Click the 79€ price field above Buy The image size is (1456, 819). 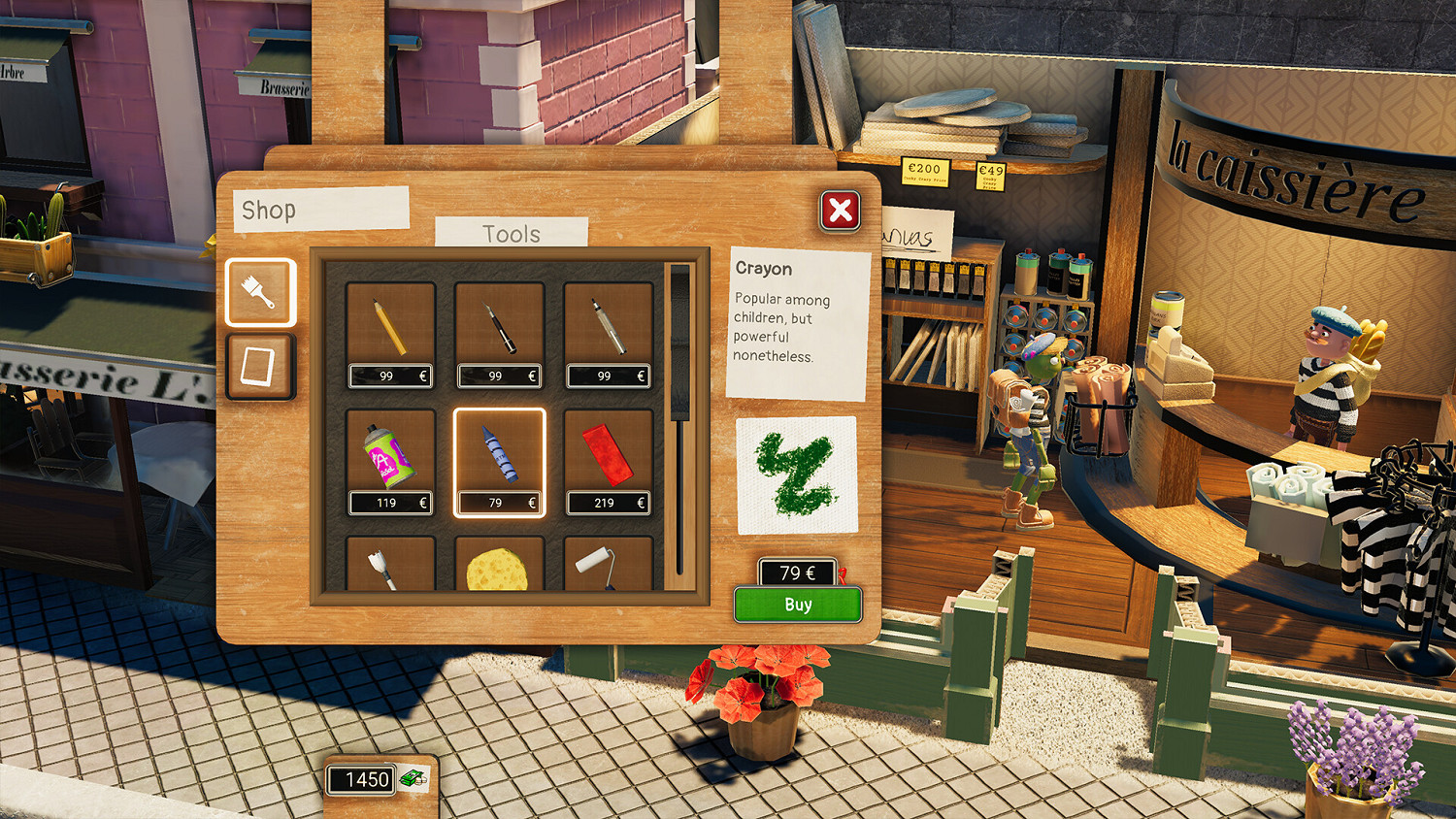(794, 573)
